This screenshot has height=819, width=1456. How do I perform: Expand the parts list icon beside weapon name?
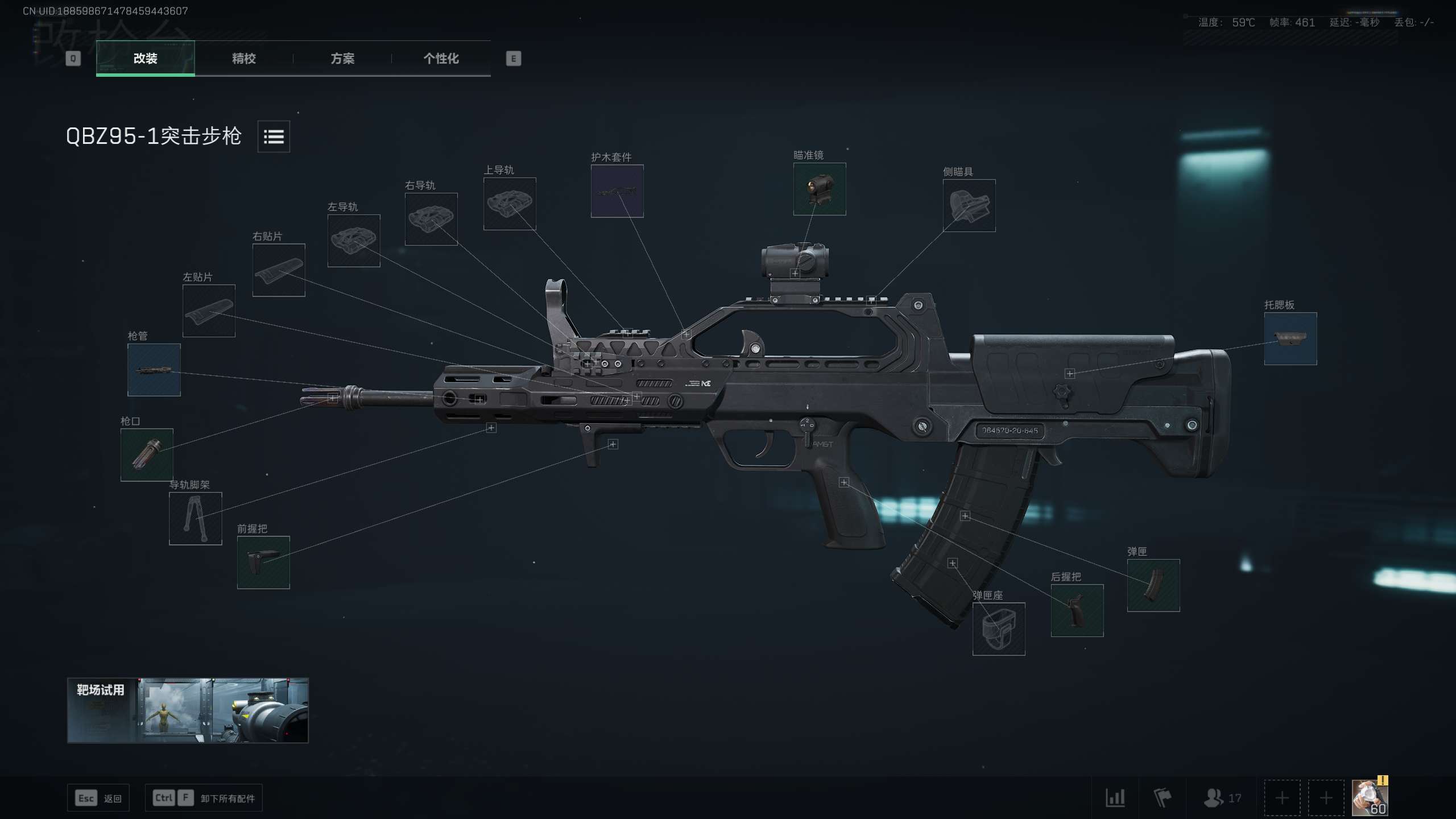pos(272,136)
